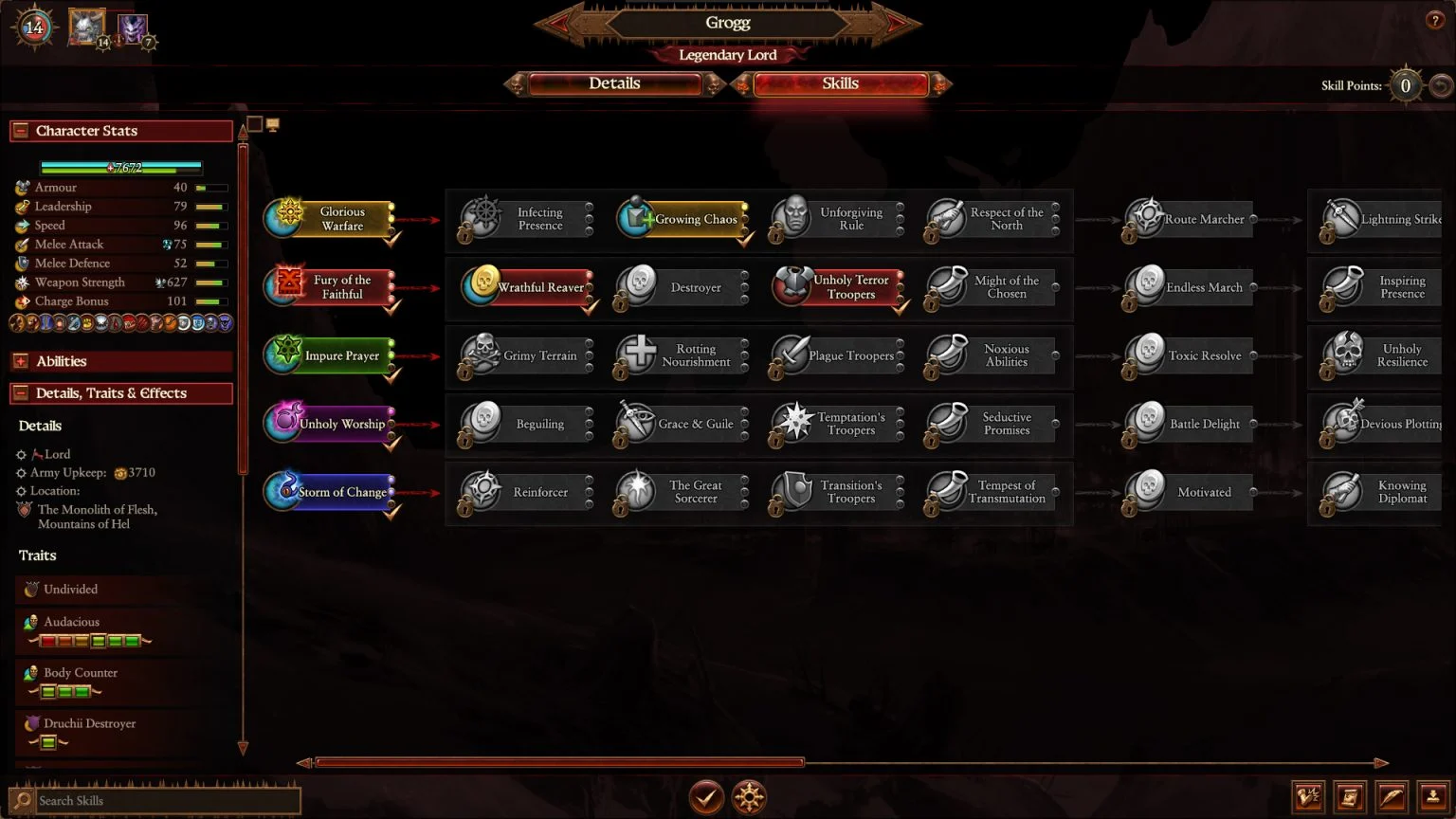The width and height of the screenshot is (1456, 819).
Task: Click the Wrathful Reaver skill icon
Action: coord(483,285)
